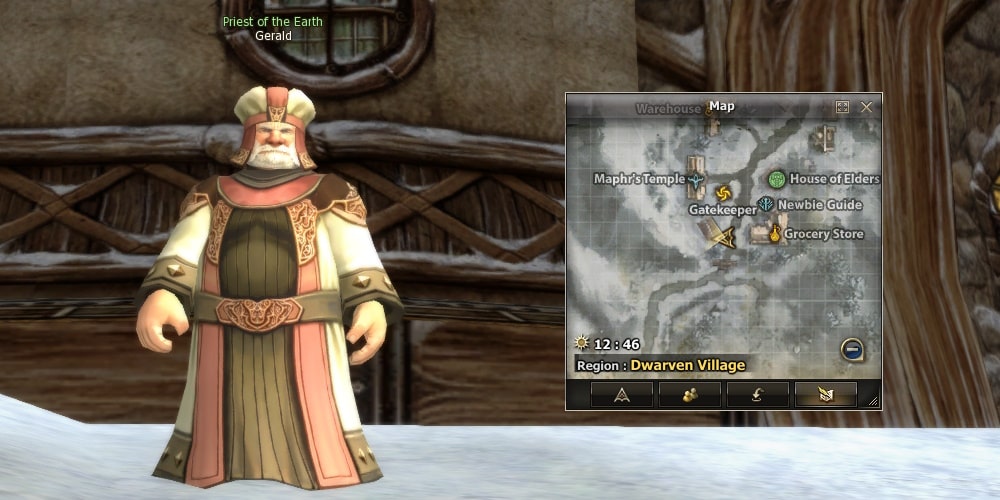Maximize the Map window
Screen dimensions: 1000x500
point(842,107)
